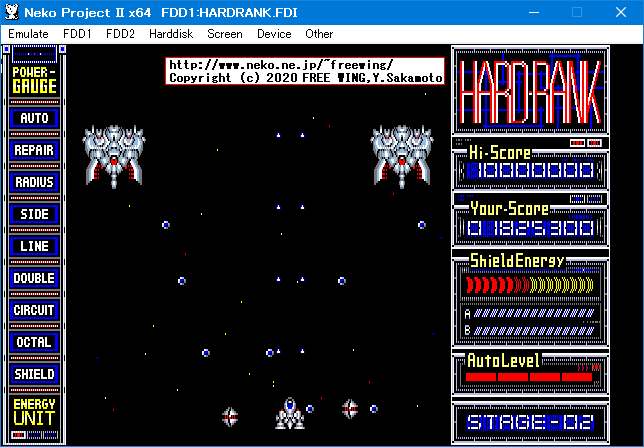
Task: Open the FDD1 menu
Action: click(x=77, y=33)
